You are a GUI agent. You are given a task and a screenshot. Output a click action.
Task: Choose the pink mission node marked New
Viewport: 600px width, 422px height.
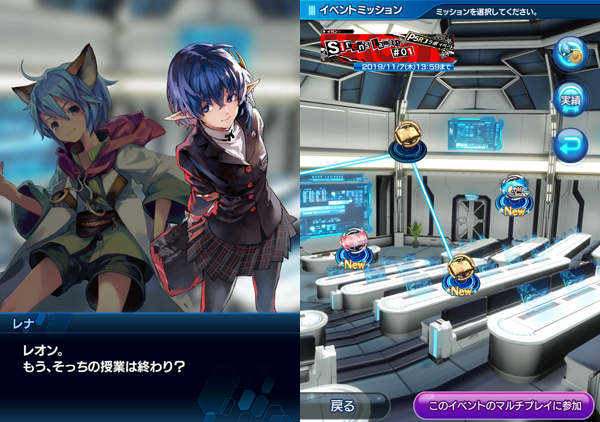355,243
